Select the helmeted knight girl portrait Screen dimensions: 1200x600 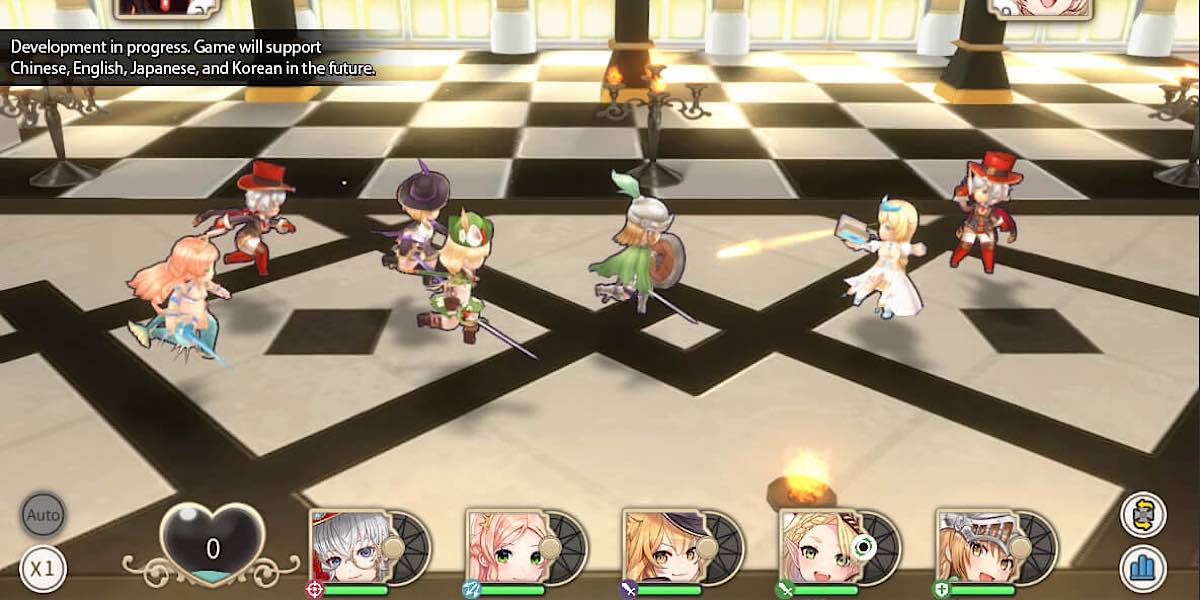977,548
